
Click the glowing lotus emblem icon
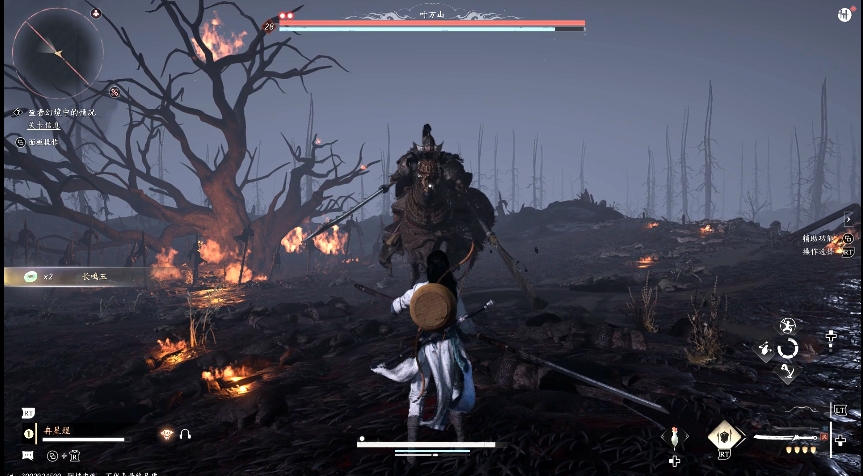166,434
